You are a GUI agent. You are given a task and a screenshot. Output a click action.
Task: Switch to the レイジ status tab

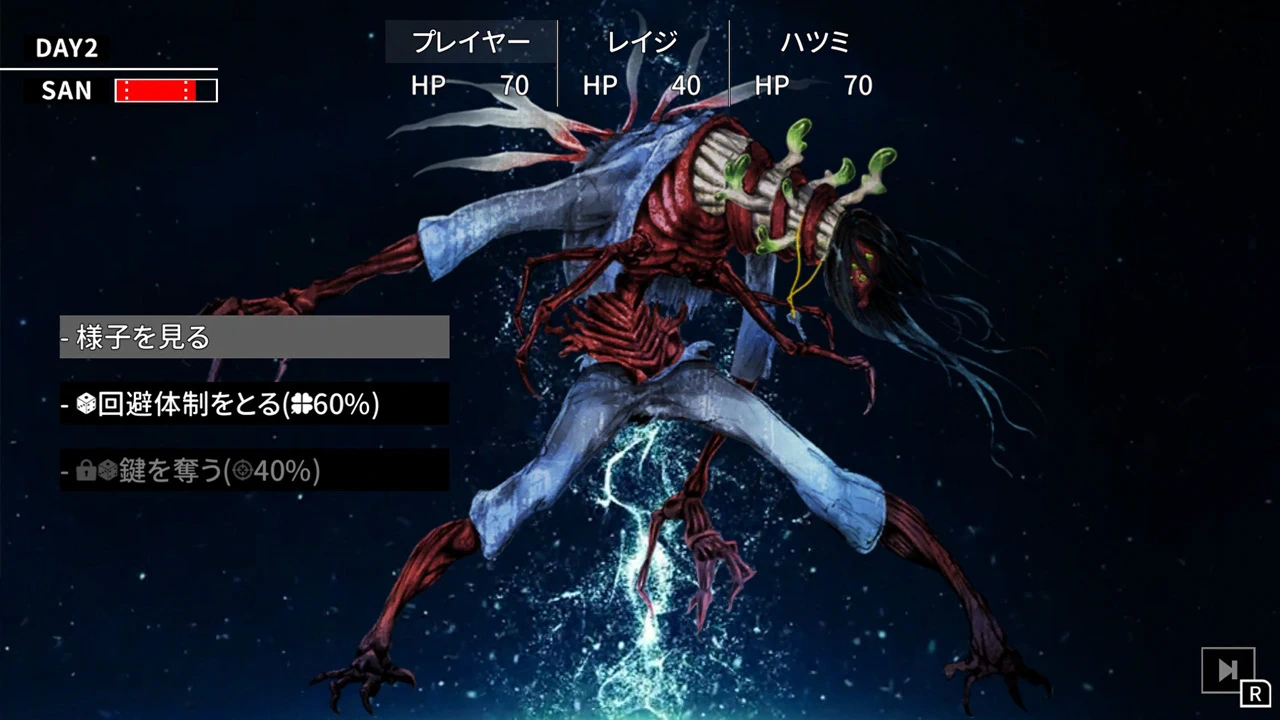click(640, 41)
